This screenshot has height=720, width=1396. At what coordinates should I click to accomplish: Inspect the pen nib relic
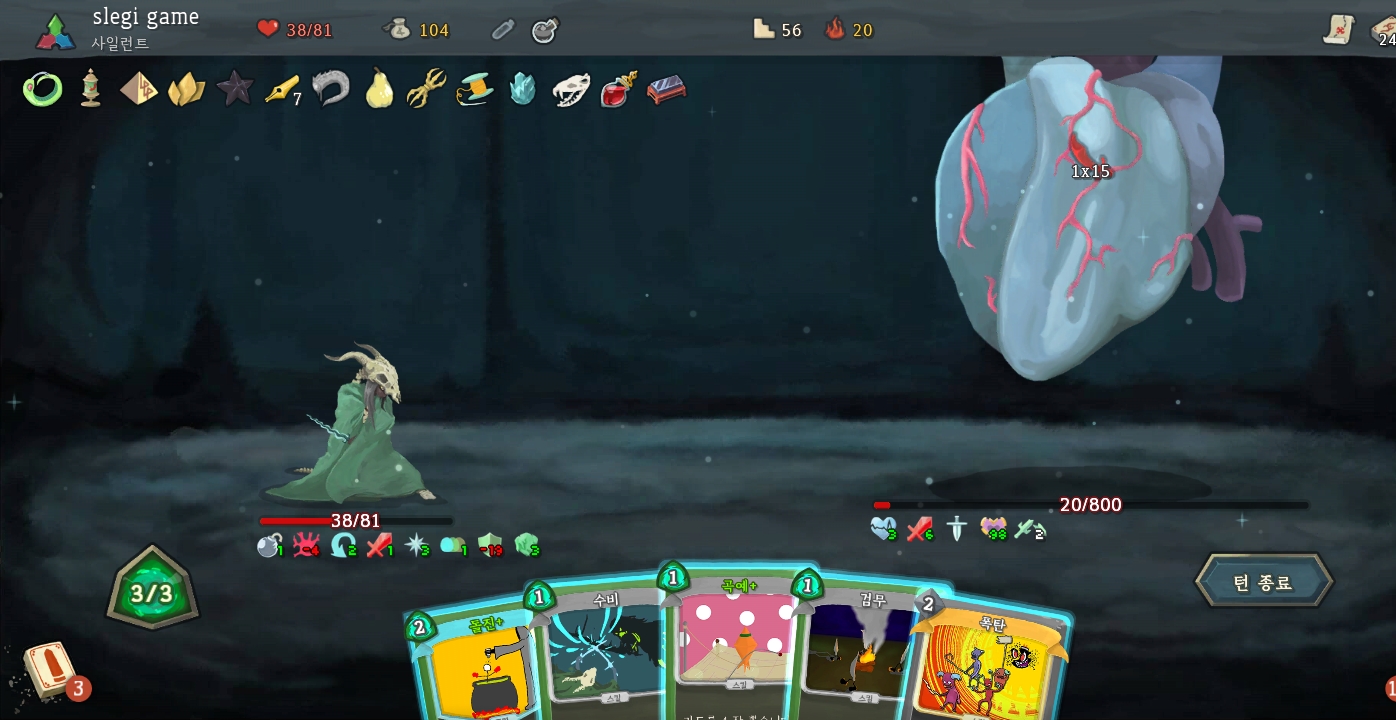(x=282, y=89)
